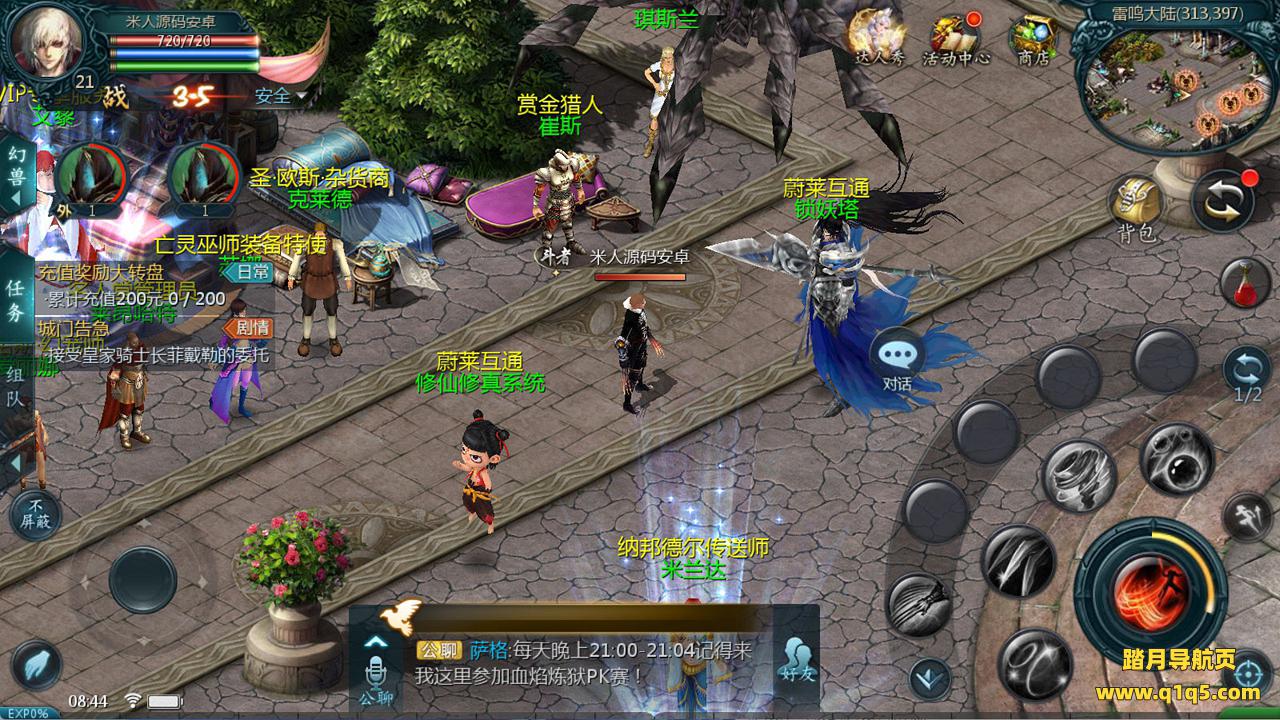Open the 任务 quest tab
This screenshot has width=1280, height=720.
(16, 300)
